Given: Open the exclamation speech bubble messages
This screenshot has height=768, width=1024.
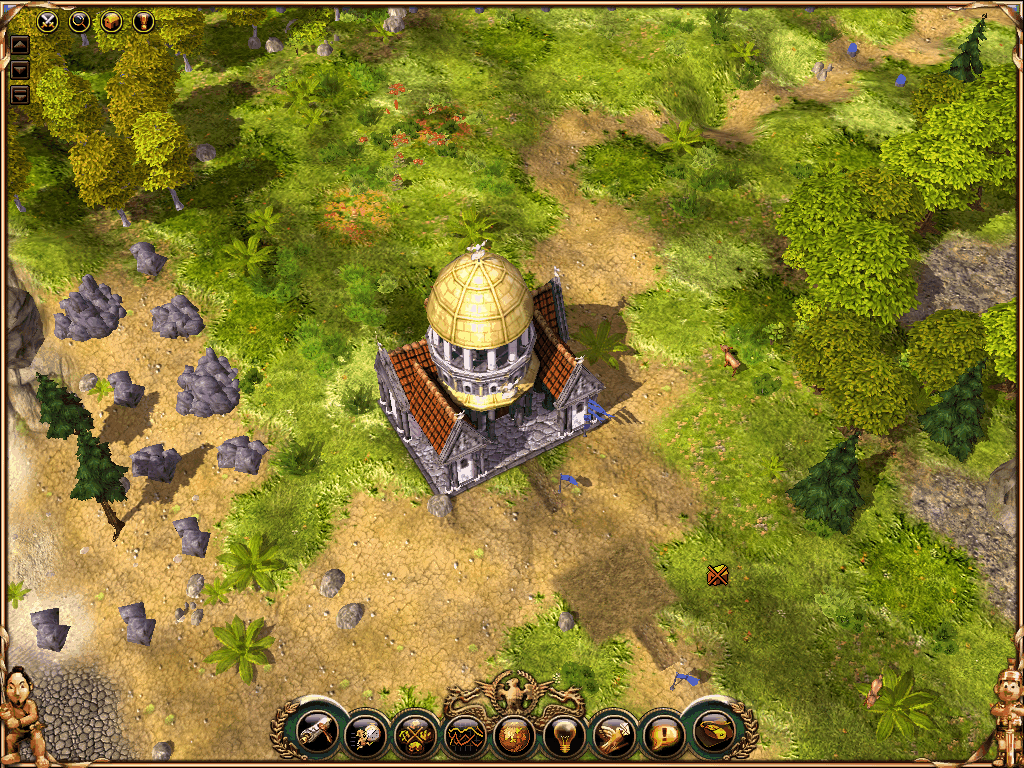Looking at the screenshot, I should click(x=662, y=736).
